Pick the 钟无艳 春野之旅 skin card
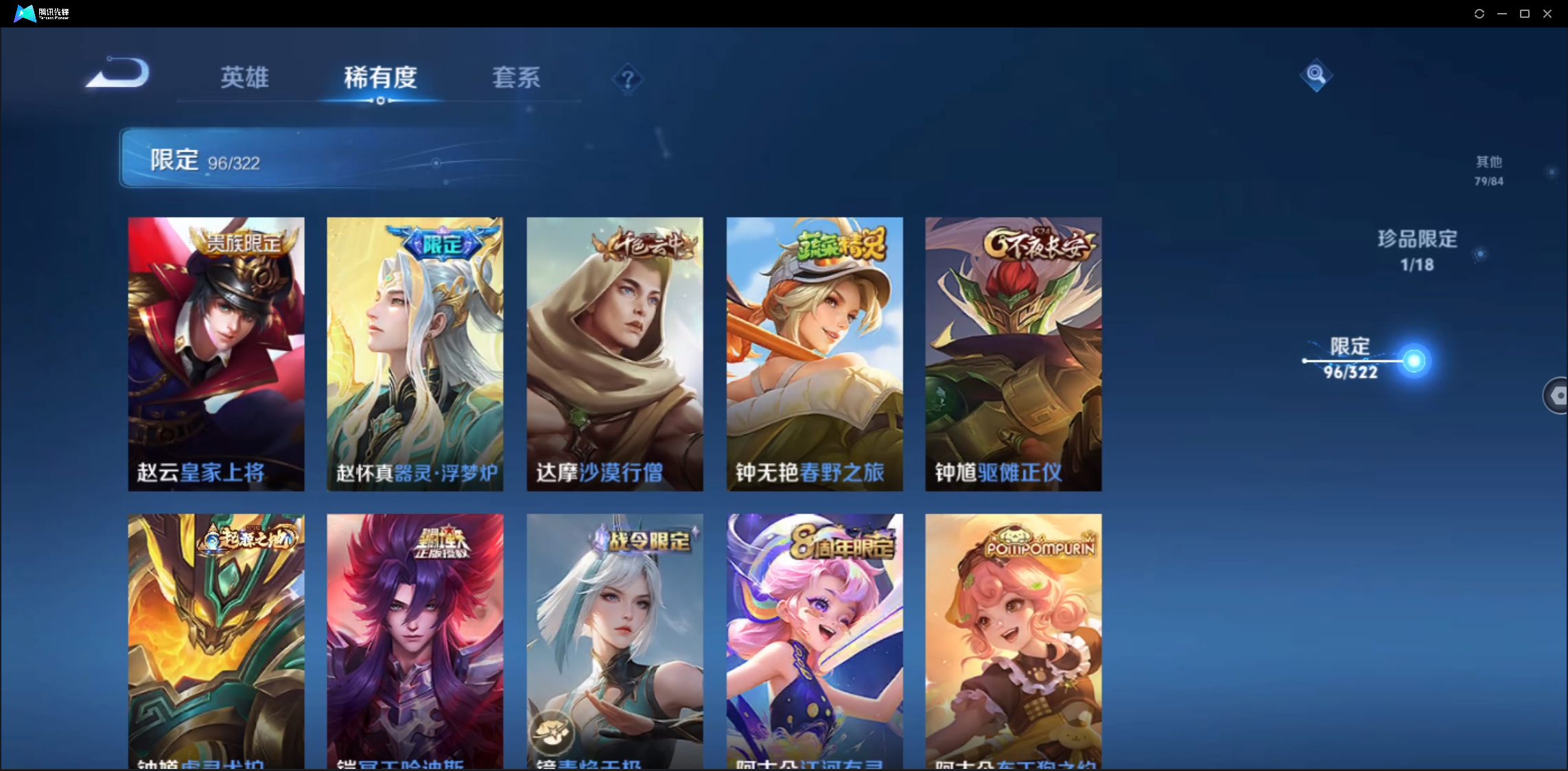The height and width of the screenshot is (771, 1568). (x=815, y=354)
